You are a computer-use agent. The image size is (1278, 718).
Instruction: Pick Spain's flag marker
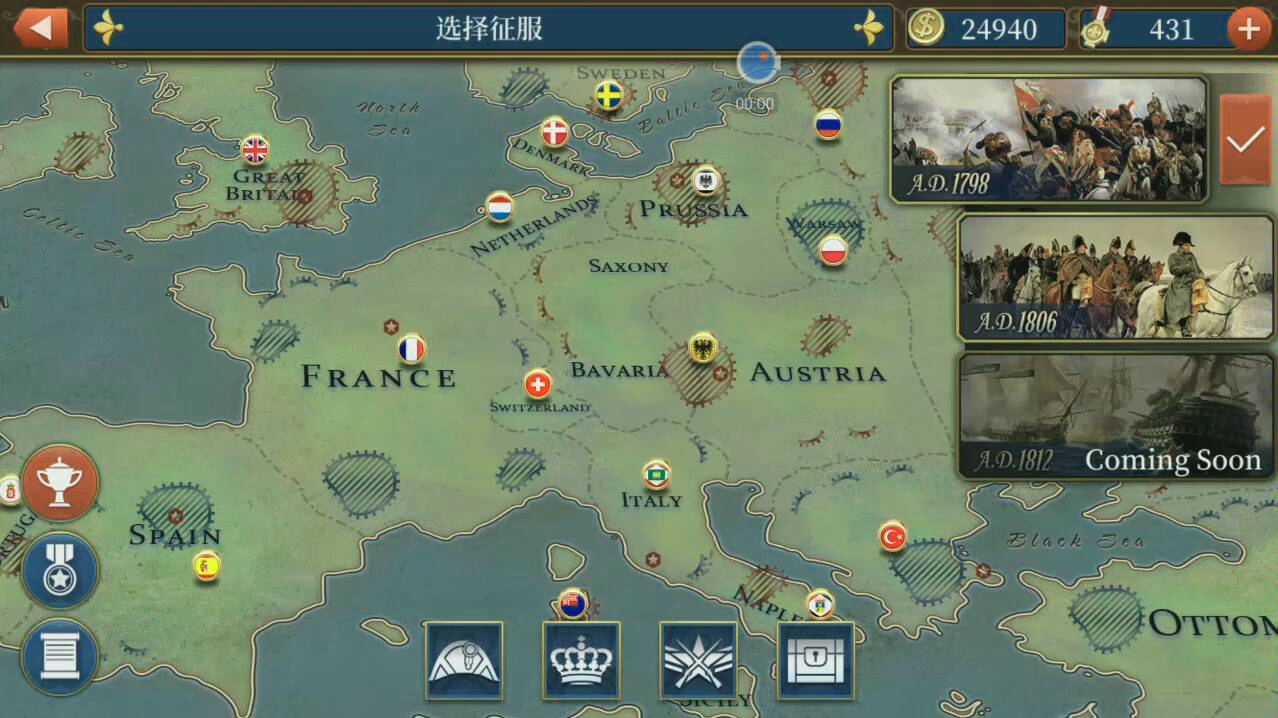207,566
